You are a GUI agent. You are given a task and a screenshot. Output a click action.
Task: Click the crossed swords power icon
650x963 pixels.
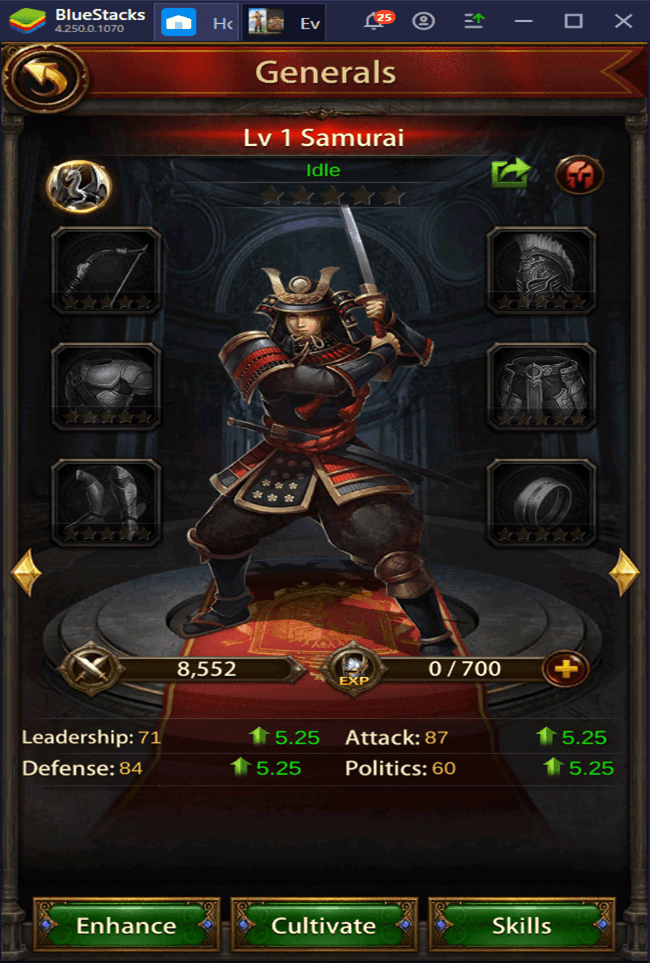pyautogui.click(x=90, y=669)
